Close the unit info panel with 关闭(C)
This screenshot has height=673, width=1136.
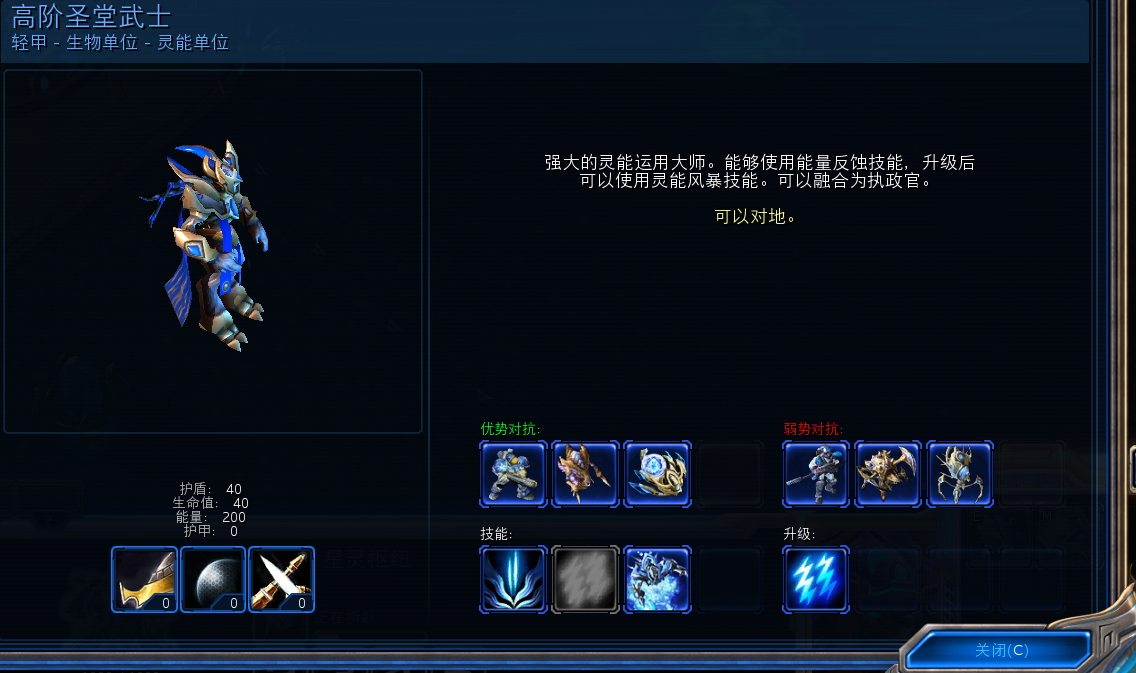pyautogui.click(x=1000, y=650)
